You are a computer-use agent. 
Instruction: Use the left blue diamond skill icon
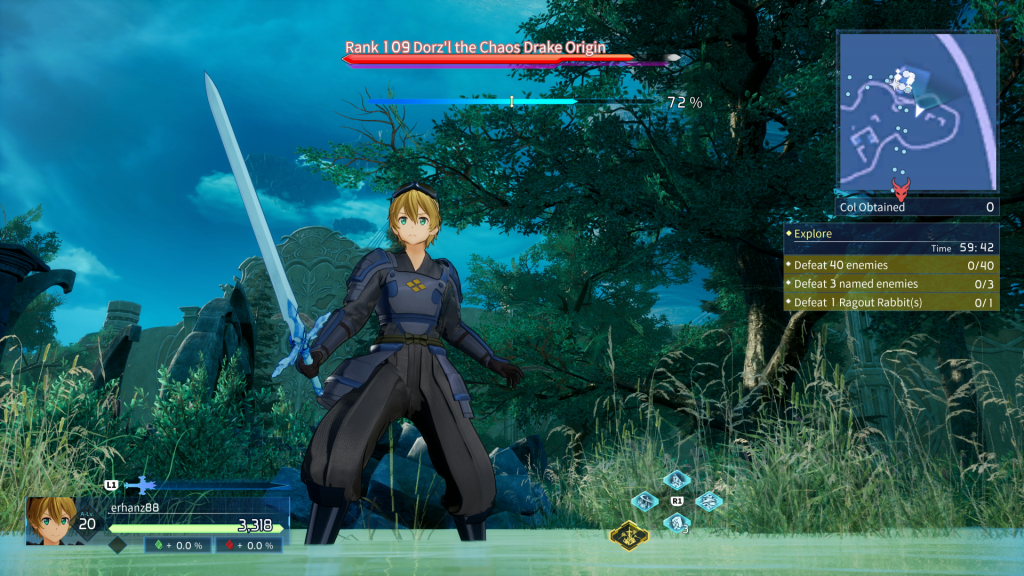tap(646, 501)
